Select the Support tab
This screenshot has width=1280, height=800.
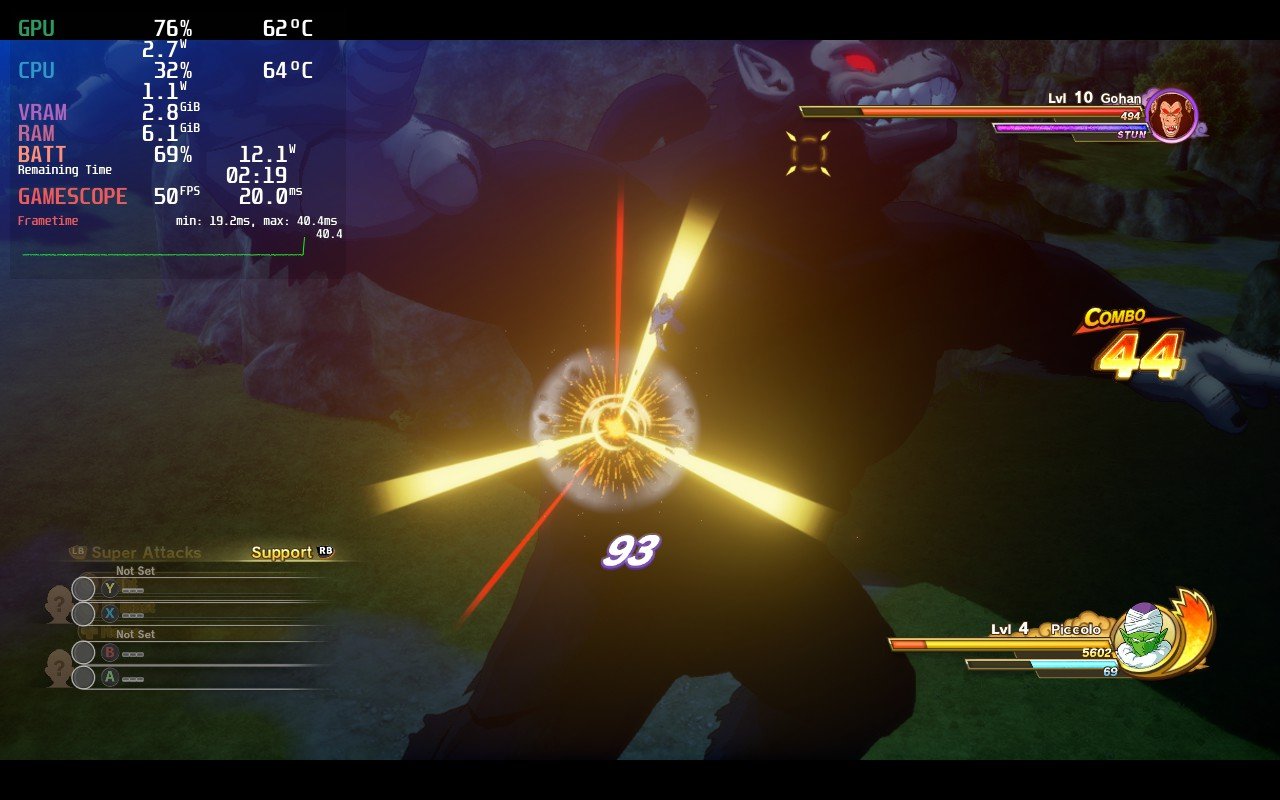click(x=282, y=552)
